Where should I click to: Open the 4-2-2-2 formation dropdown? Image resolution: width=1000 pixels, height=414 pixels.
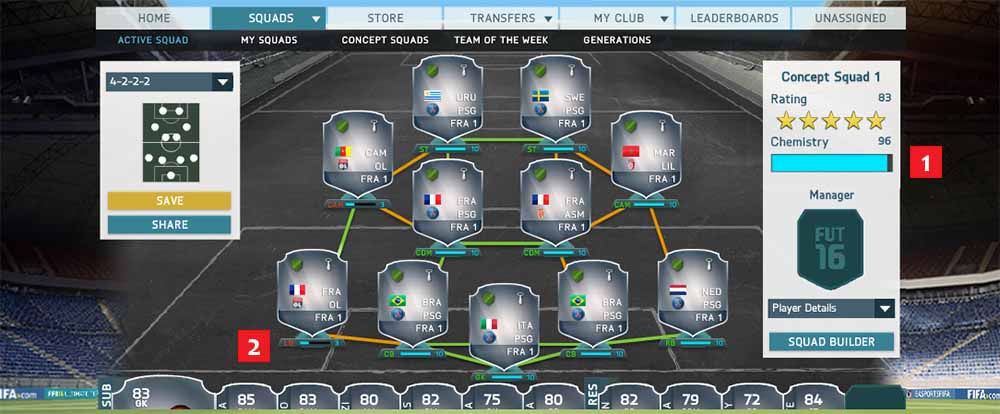coord(169,82)
